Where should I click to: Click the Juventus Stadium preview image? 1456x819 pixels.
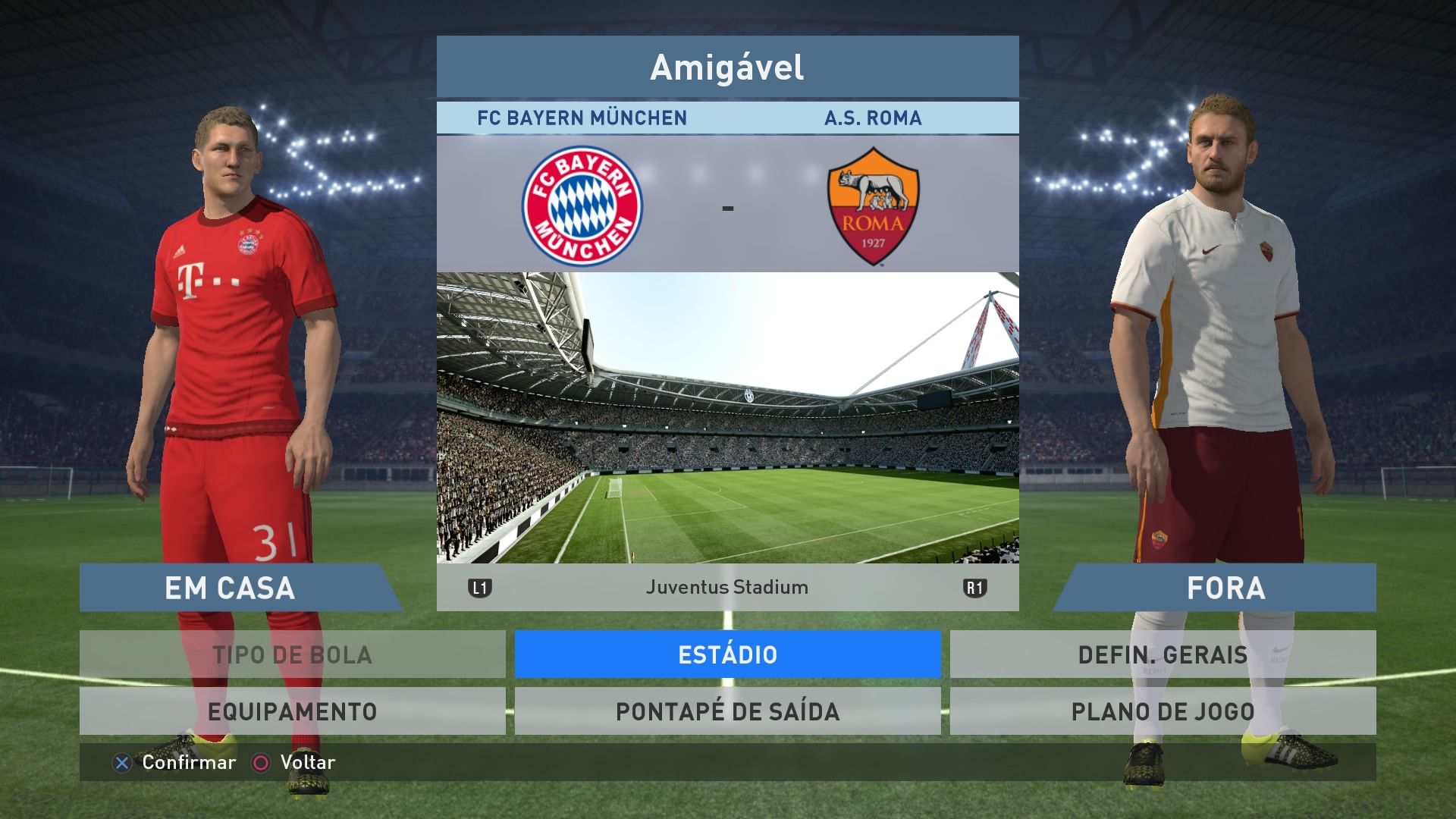click(727, 418)
